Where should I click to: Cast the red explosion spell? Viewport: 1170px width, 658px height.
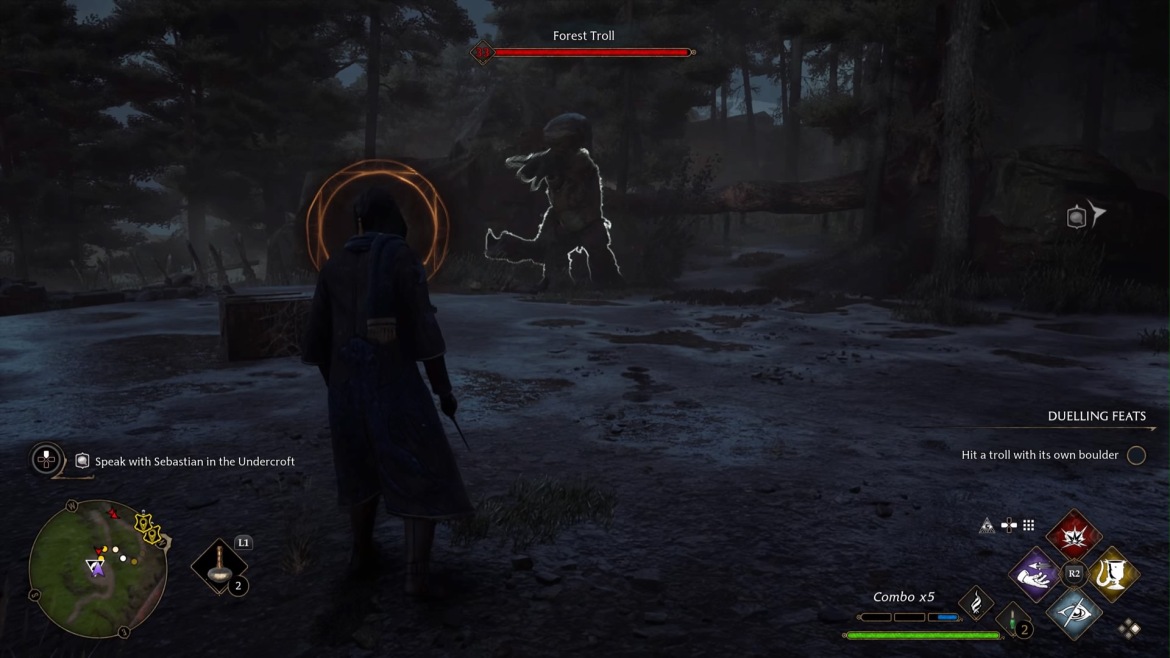[1073, 535]
